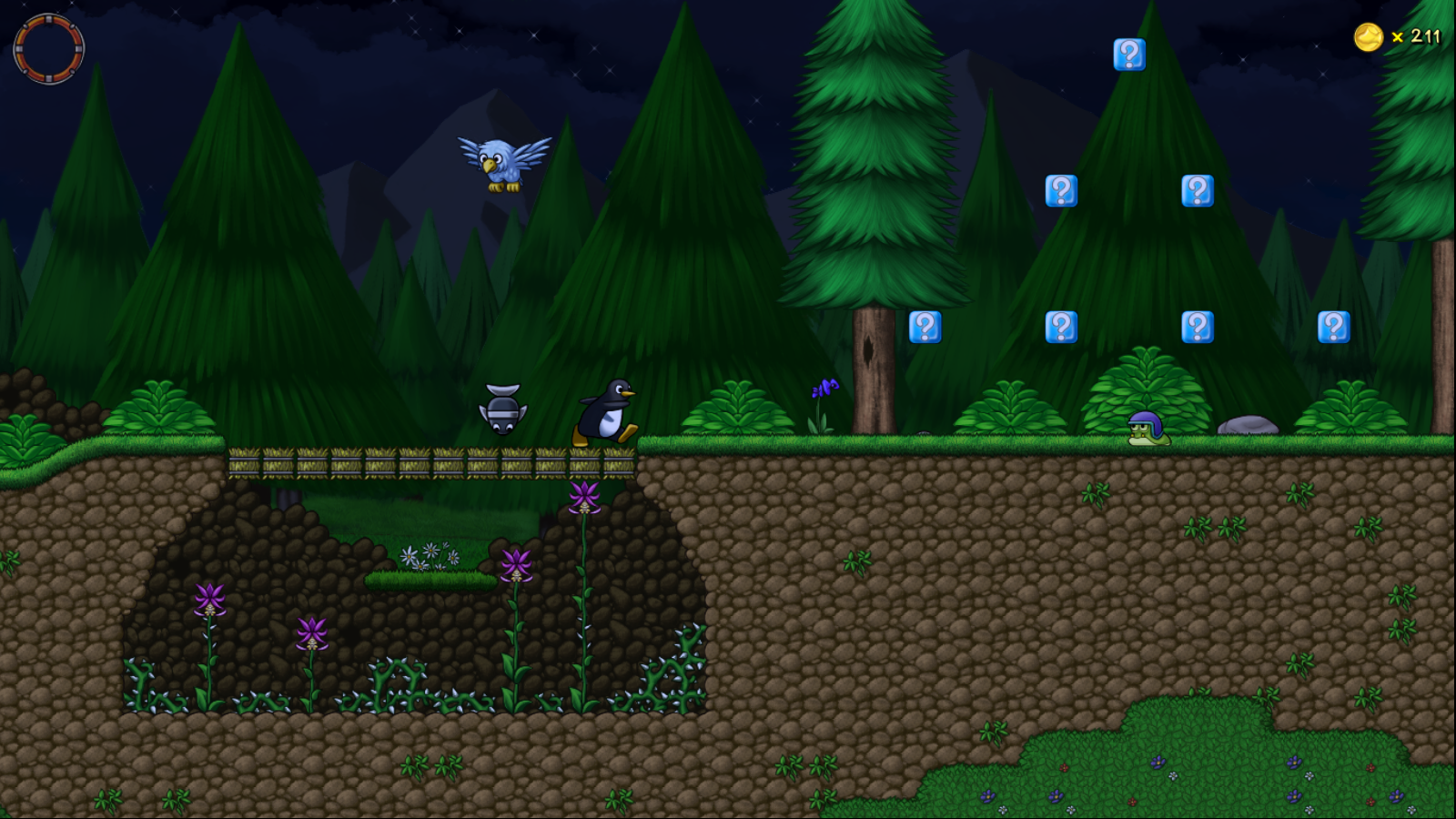This screenshot has height=819, width=1456.
Task: Click the empty item pocket ring
Action: [x=49, y=48]
